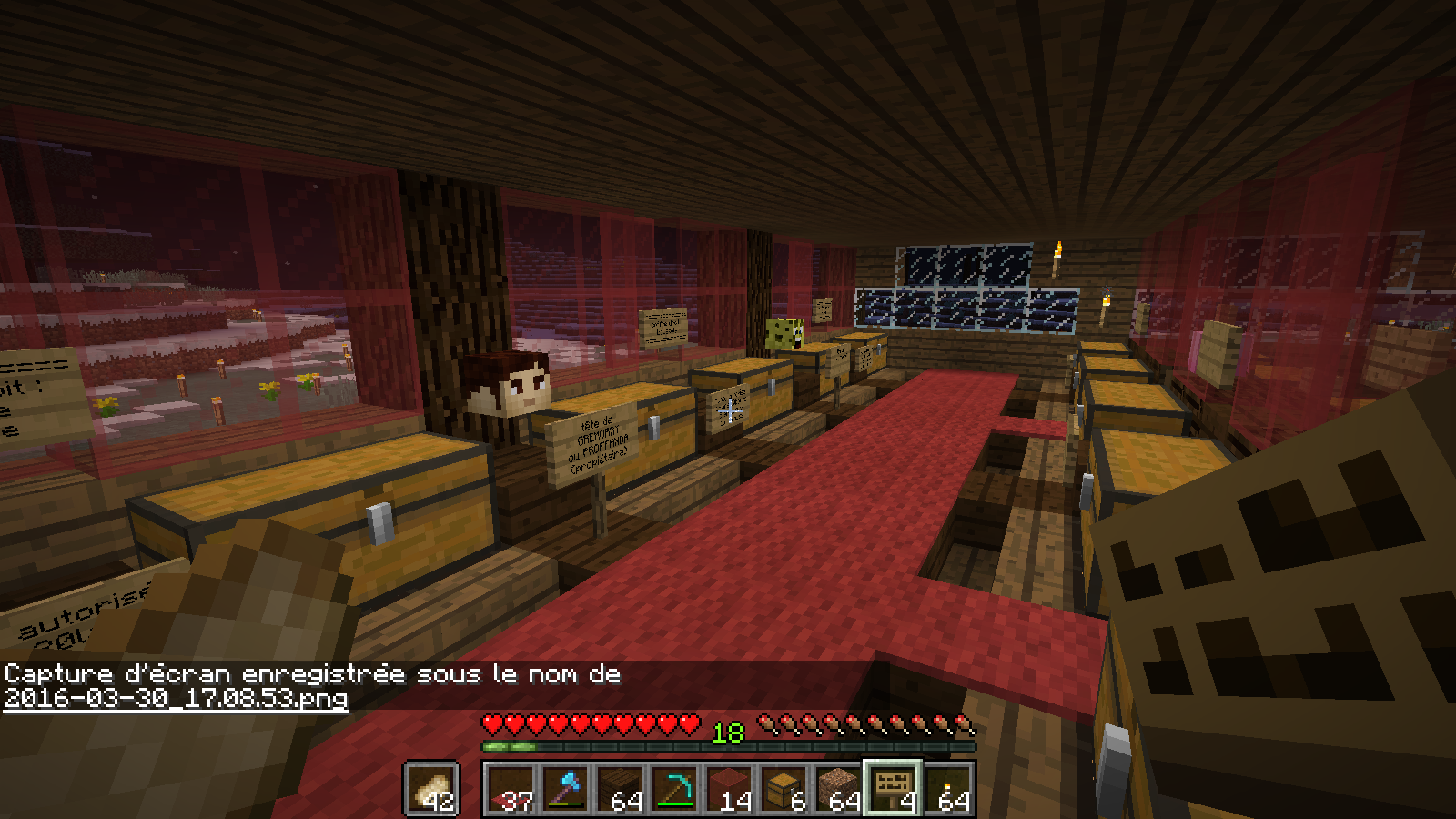This screenshot has height=819, width=1456.
Task: Select the bread off-hand slot
Action: (x=431, y=789)
